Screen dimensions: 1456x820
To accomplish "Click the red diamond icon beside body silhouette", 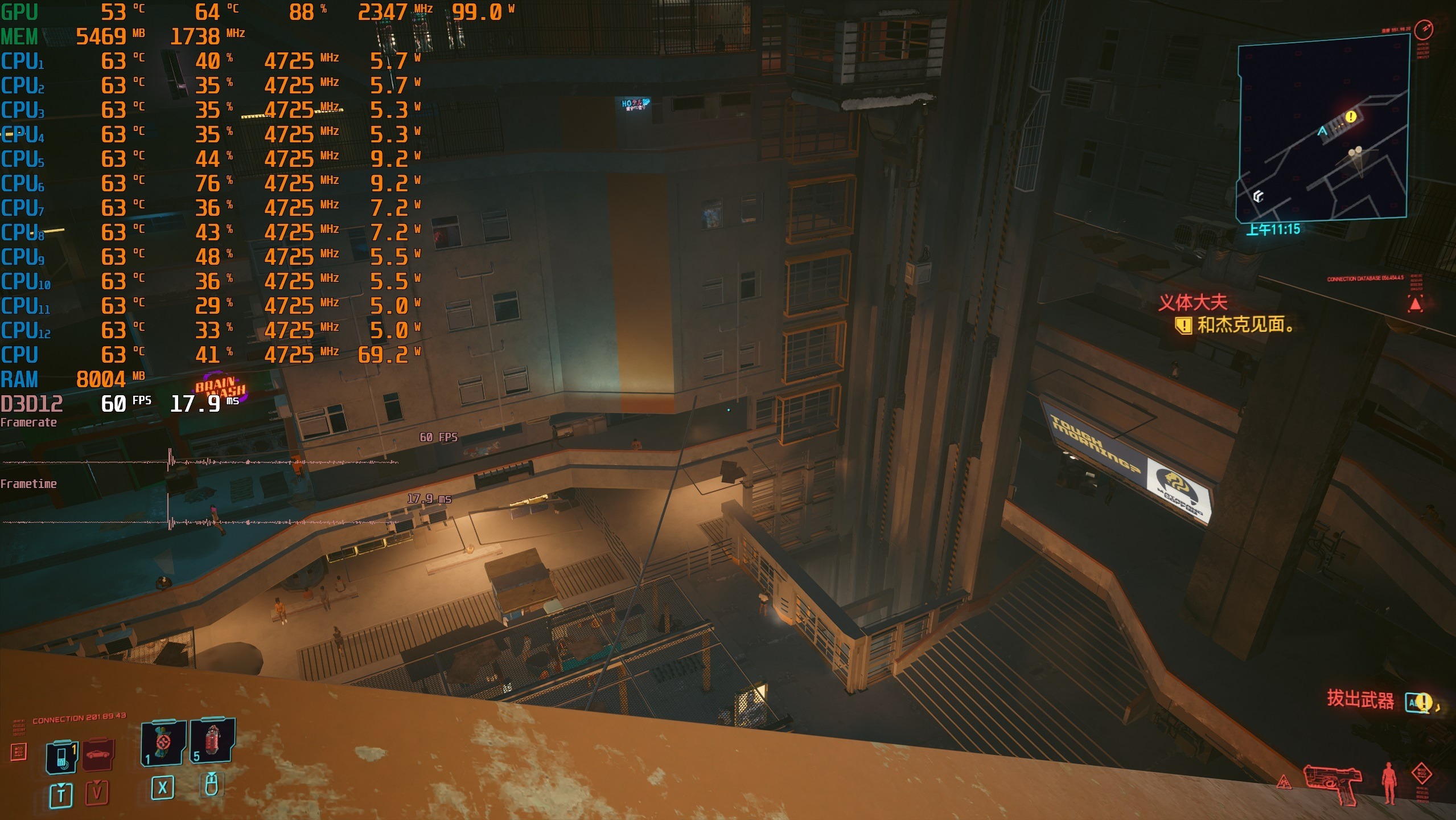I will [1421, 773].
